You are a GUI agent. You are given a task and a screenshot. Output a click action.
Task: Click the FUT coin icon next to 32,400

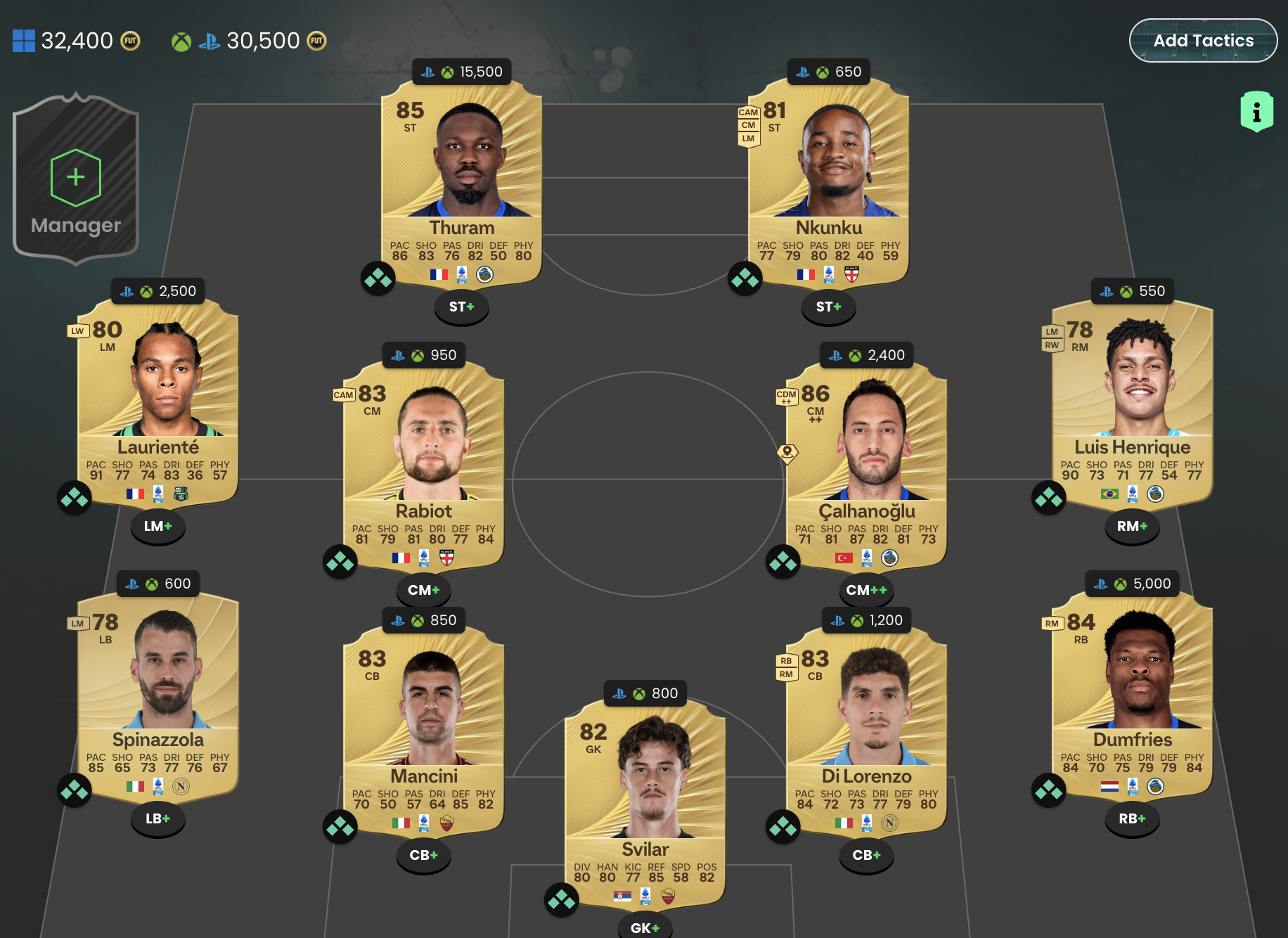pos(129,40)
